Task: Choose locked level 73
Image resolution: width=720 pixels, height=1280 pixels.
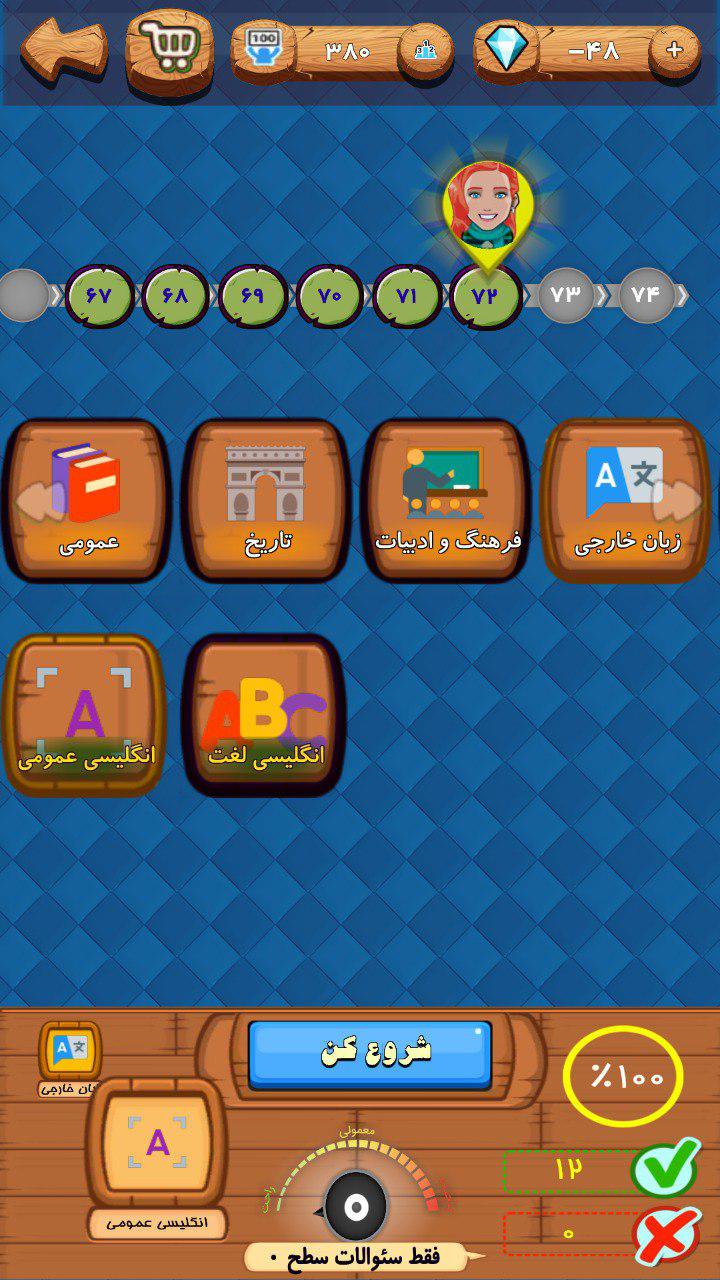Action: pos(566,296)
